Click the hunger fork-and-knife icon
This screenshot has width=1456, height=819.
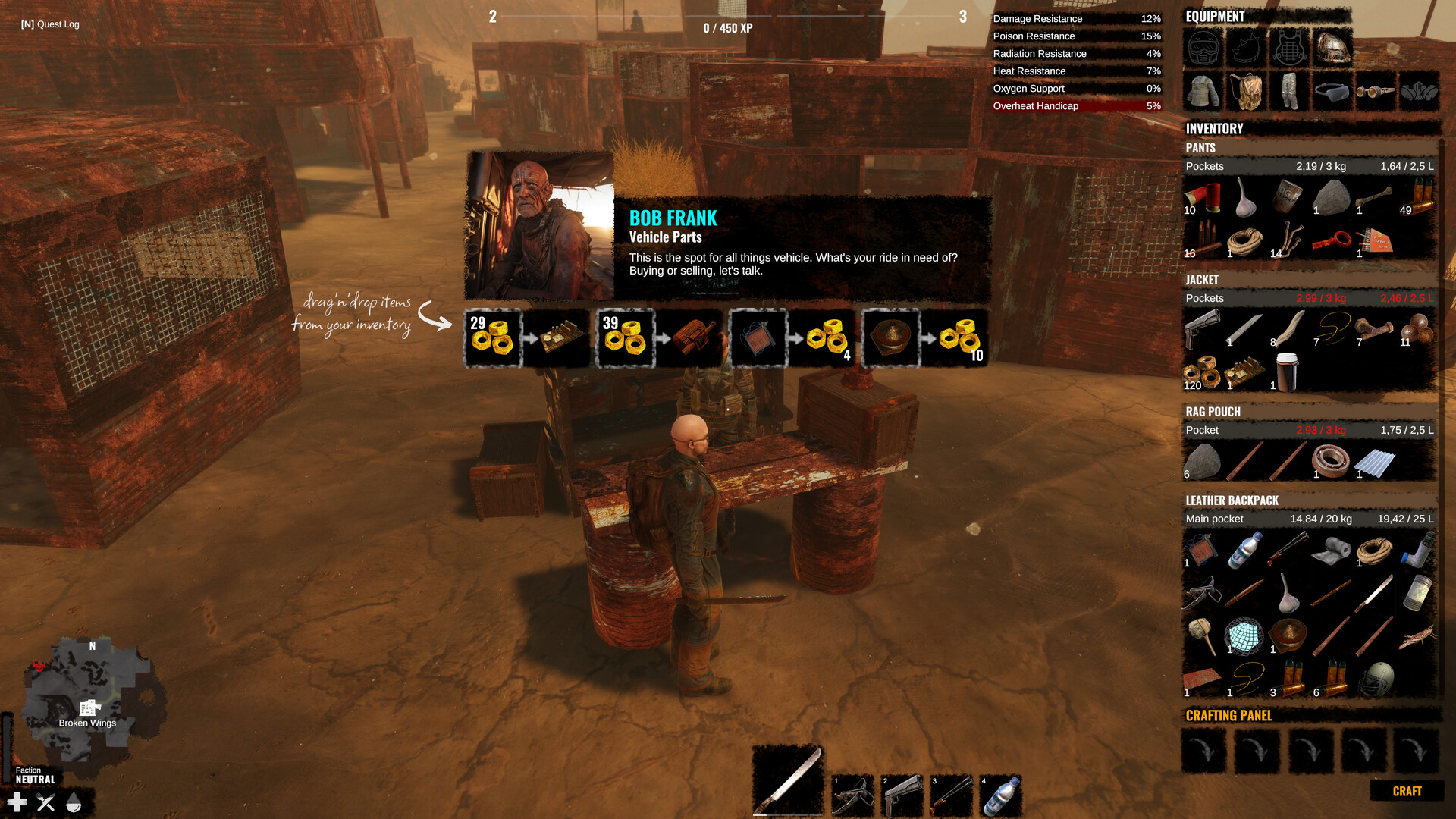point(45,801)
